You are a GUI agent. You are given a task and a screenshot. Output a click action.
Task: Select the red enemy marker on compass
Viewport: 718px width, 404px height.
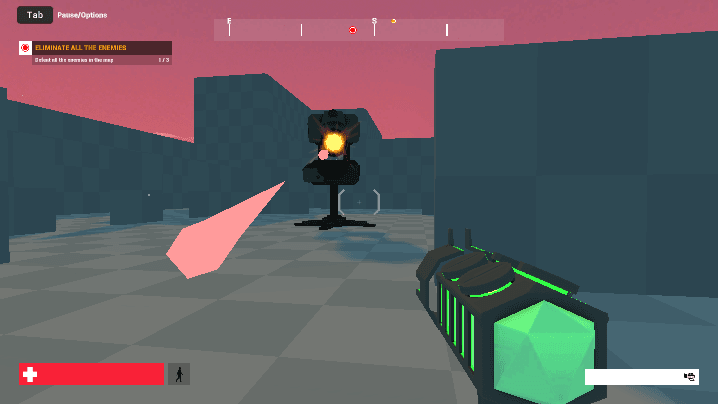(x=352, y=30)
